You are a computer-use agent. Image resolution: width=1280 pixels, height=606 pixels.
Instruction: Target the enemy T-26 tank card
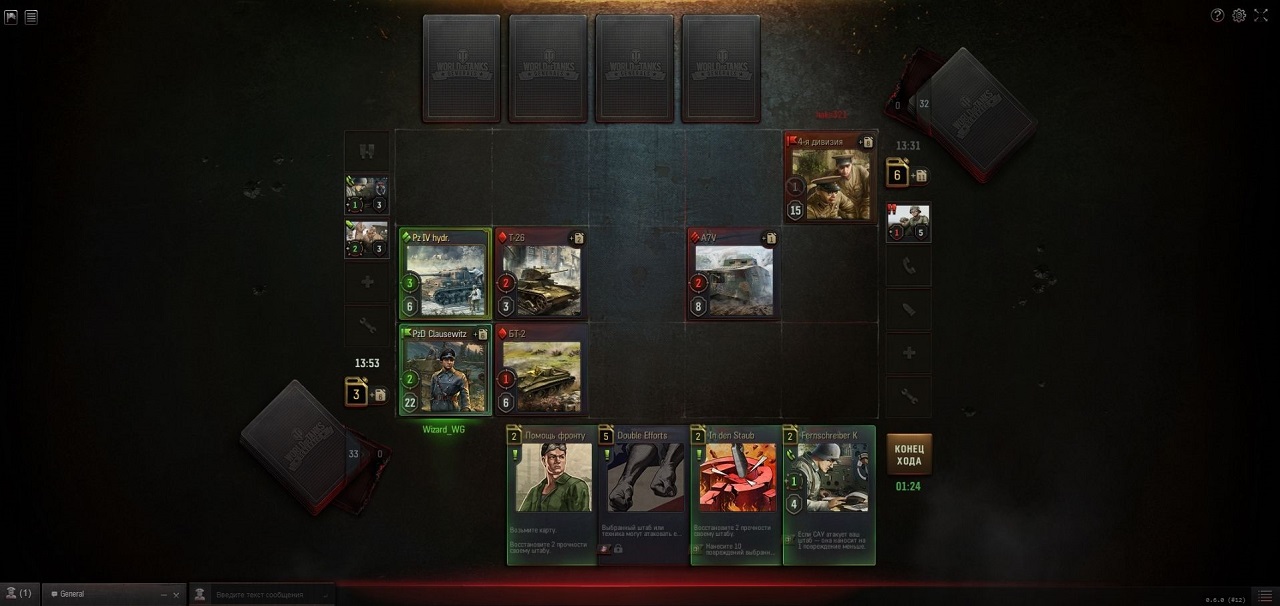(x=541, y=274)
